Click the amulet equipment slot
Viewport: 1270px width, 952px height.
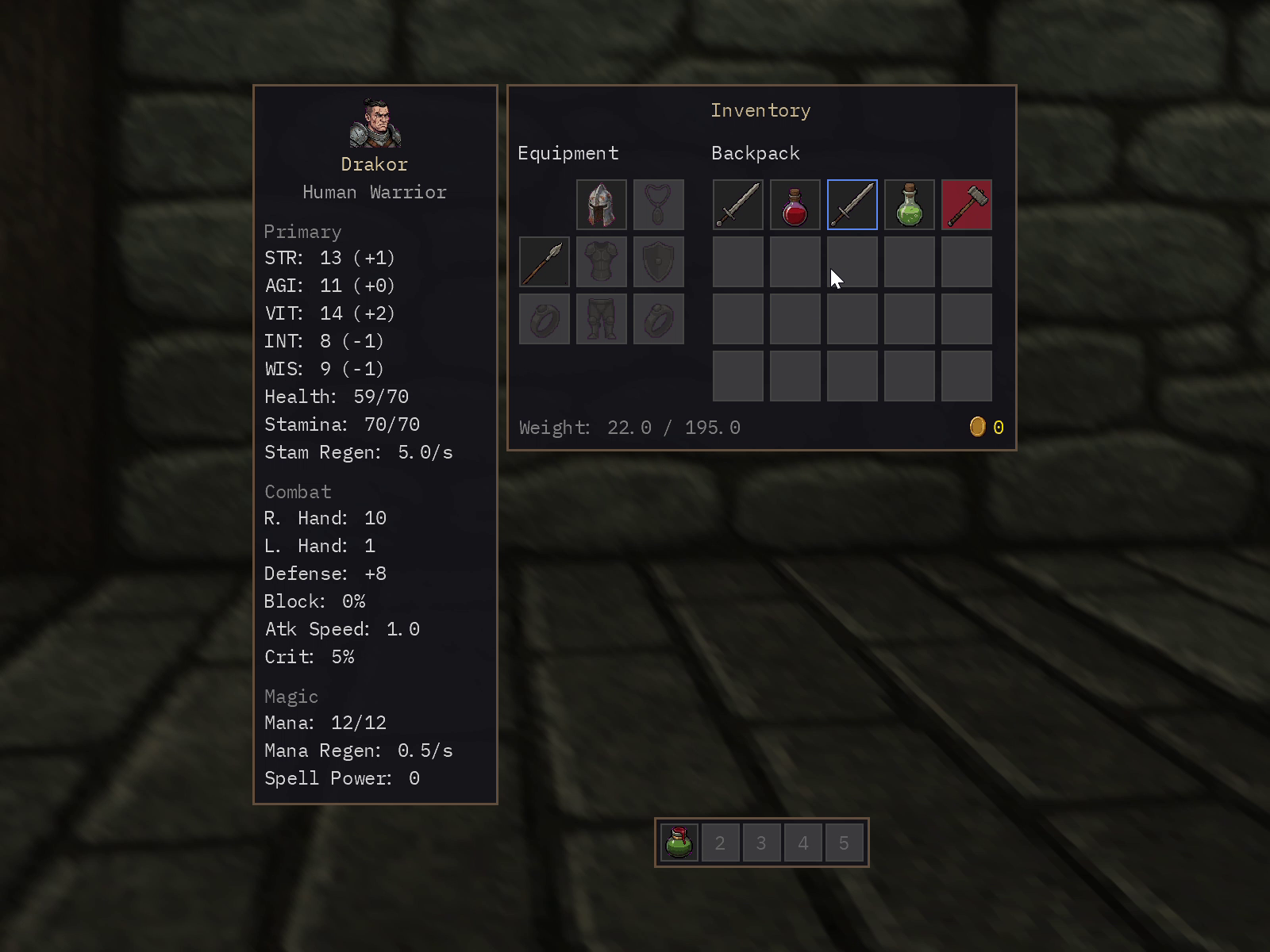point(658,204)
